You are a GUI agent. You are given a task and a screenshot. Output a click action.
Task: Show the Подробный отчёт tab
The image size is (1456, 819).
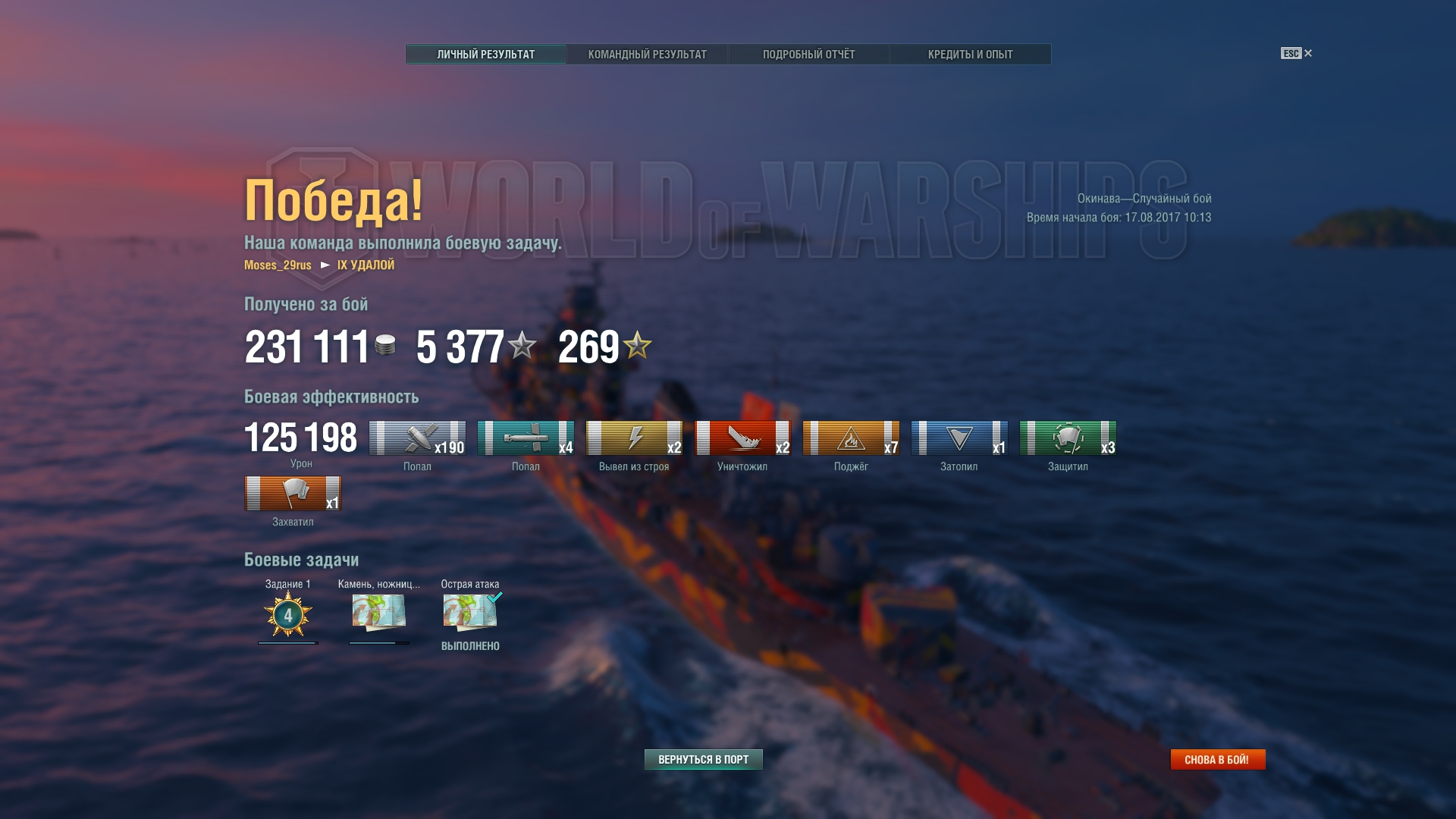(808, 55)
